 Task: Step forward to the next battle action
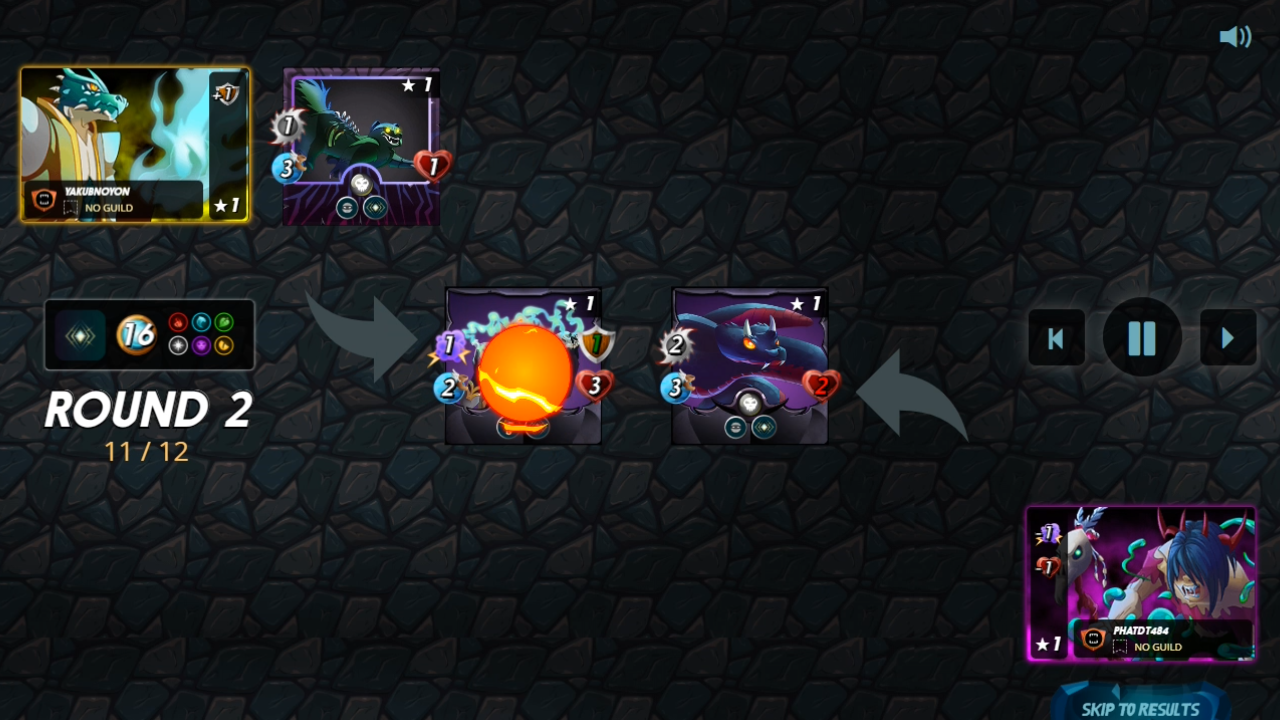(1228, 338)
